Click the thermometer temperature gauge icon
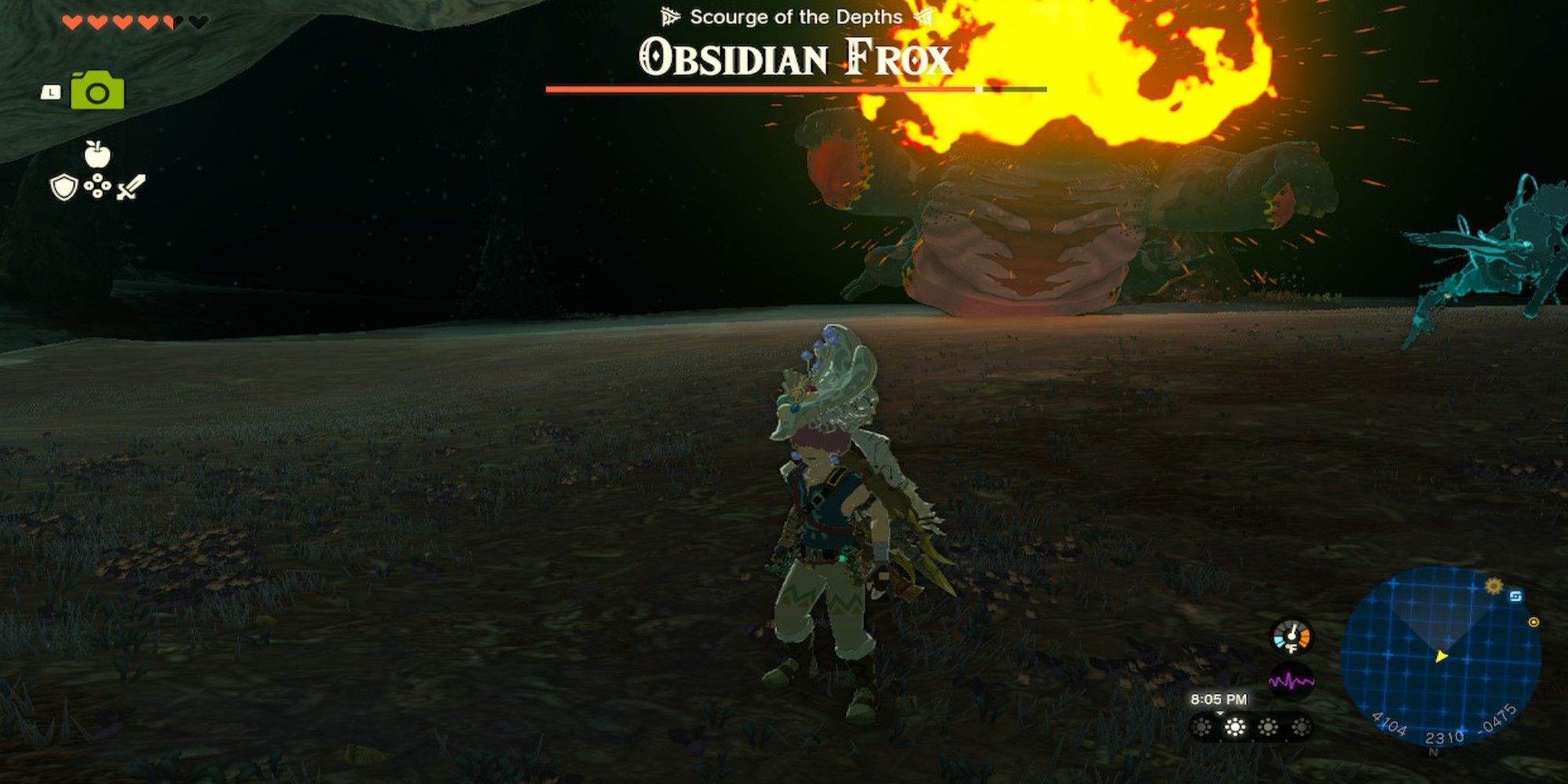The height and width of the screenshot is (784, 1568). [x=1290, y=635]
